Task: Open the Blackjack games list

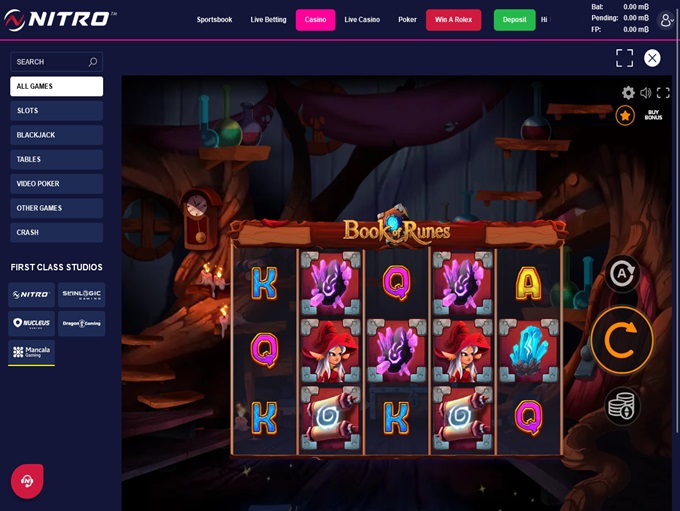Action: click(56, 135)
